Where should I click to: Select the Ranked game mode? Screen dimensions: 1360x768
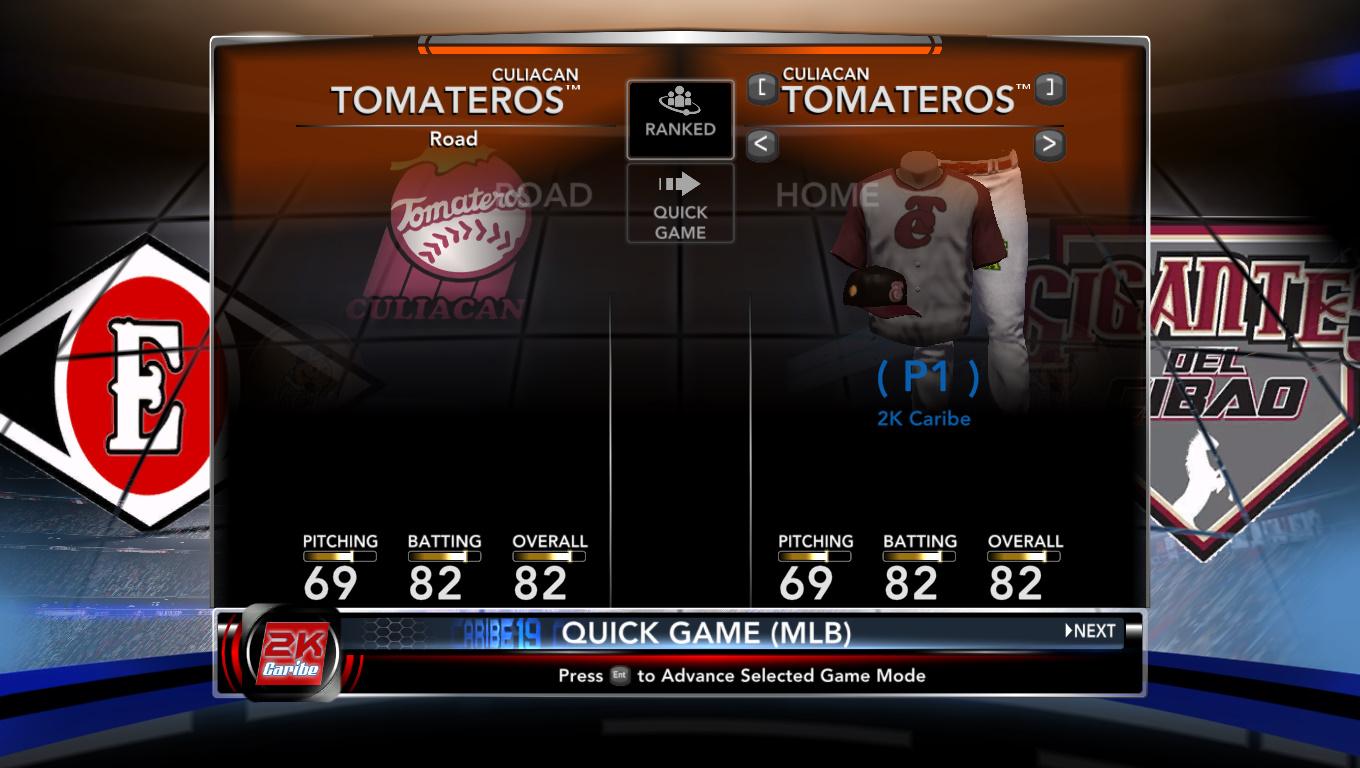(680, 119)
